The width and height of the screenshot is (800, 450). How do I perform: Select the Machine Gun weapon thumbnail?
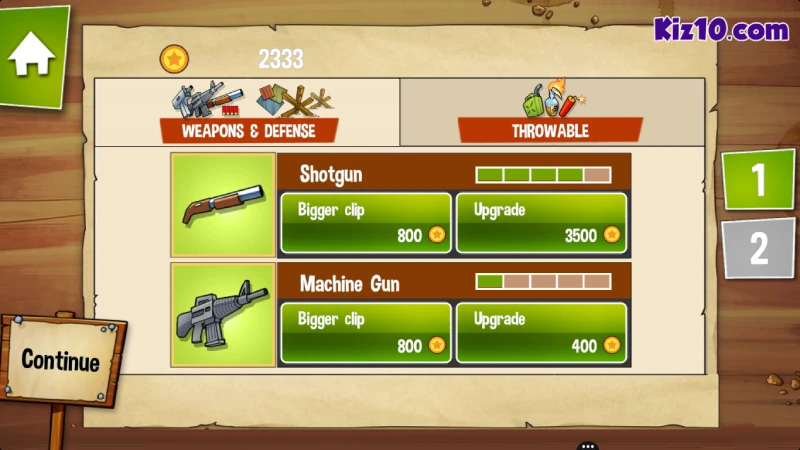pyautogui.click(x=223, y=315)
